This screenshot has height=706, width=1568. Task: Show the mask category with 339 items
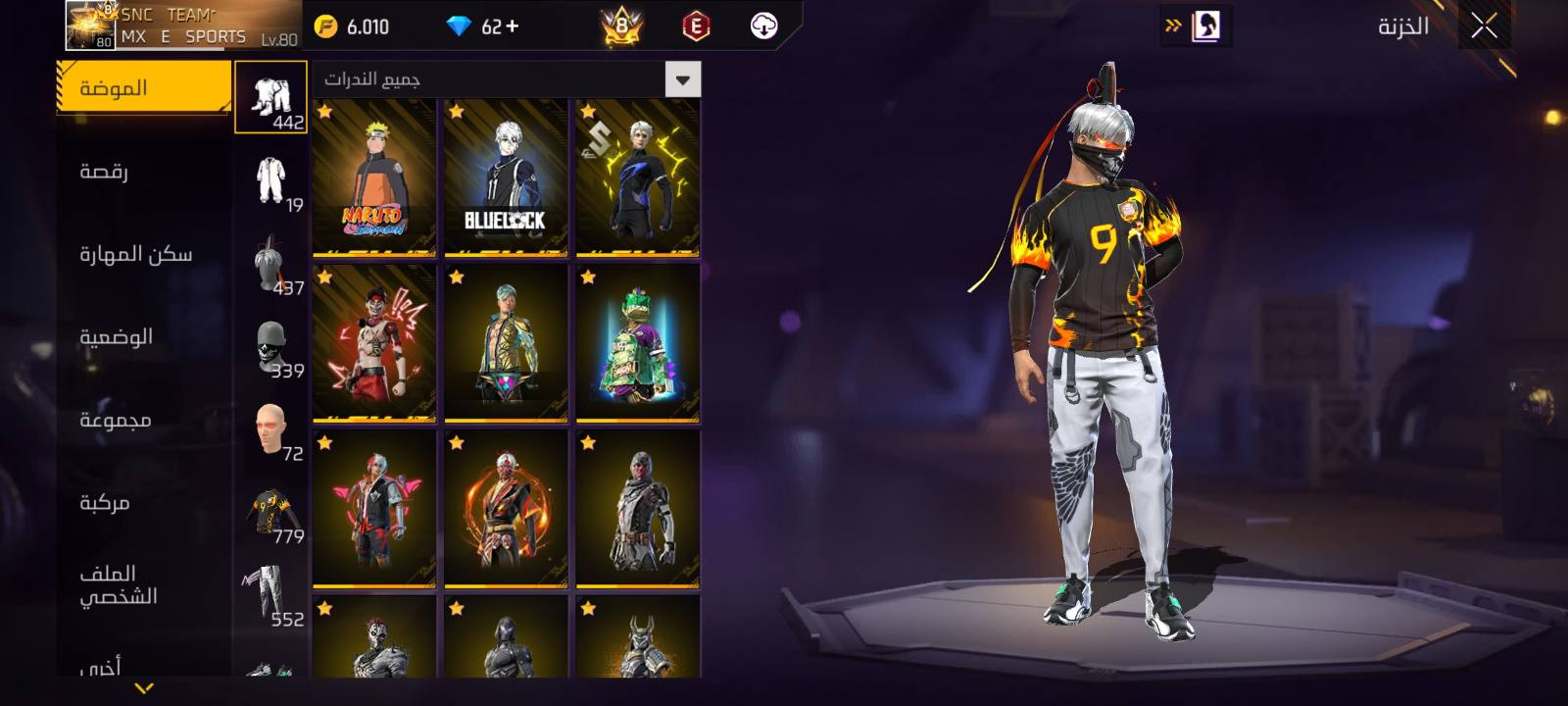pos(271,348)
